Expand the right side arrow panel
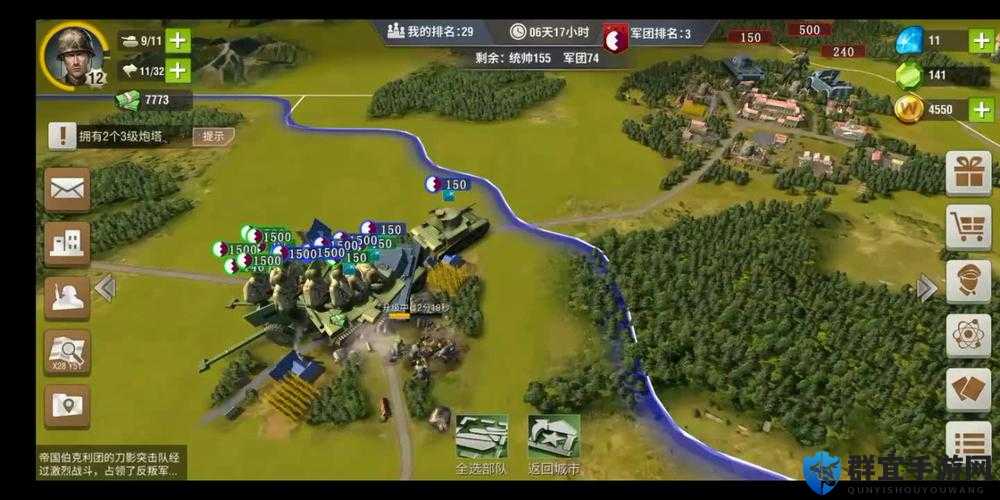Screen dimensions: 1000x500 click(927, 288)
